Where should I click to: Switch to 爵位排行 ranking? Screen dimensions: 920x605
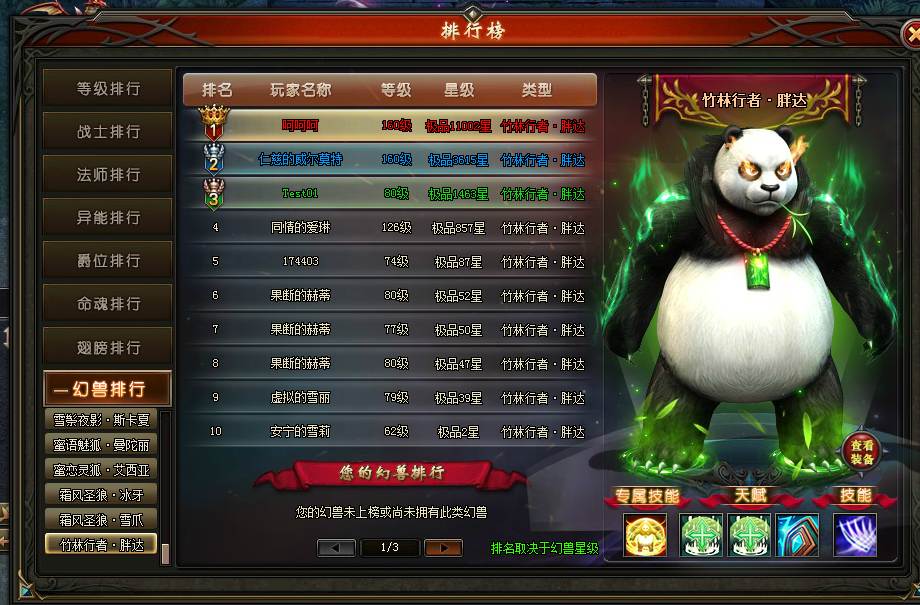click(x=108, y=261)
